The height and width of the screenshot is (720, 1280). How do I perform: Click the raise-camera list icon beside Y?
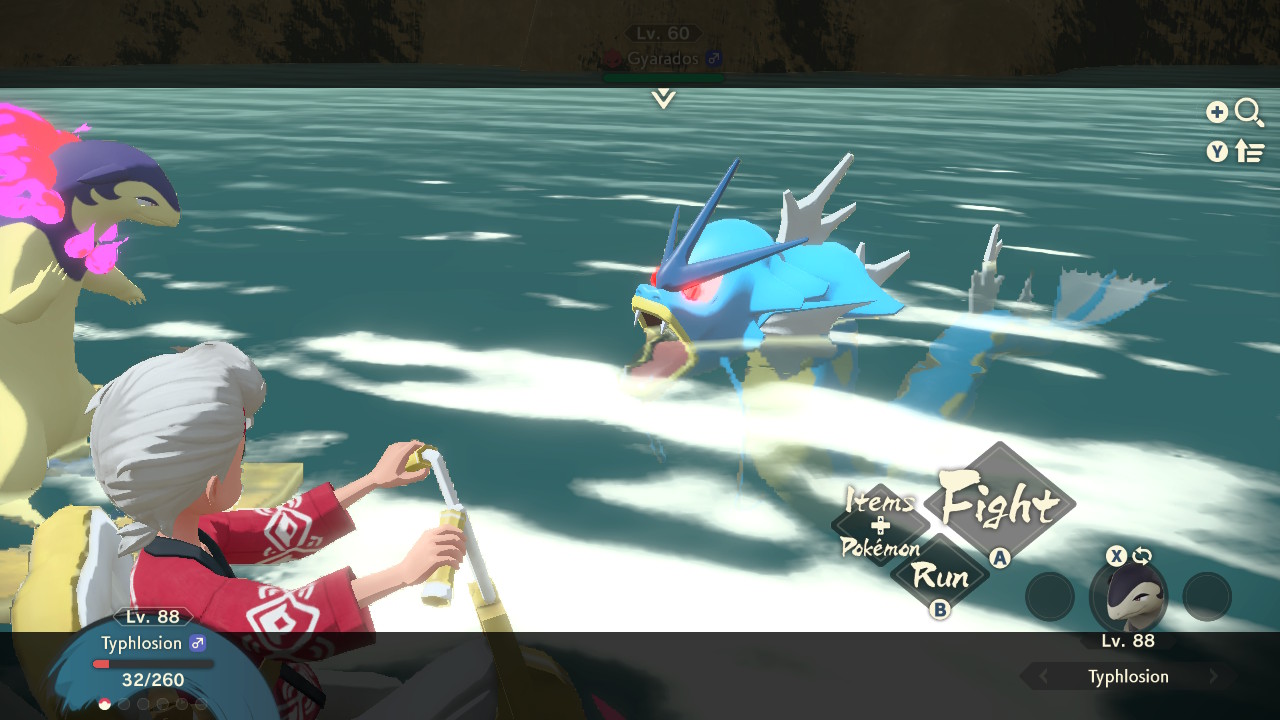point(1250,151)
